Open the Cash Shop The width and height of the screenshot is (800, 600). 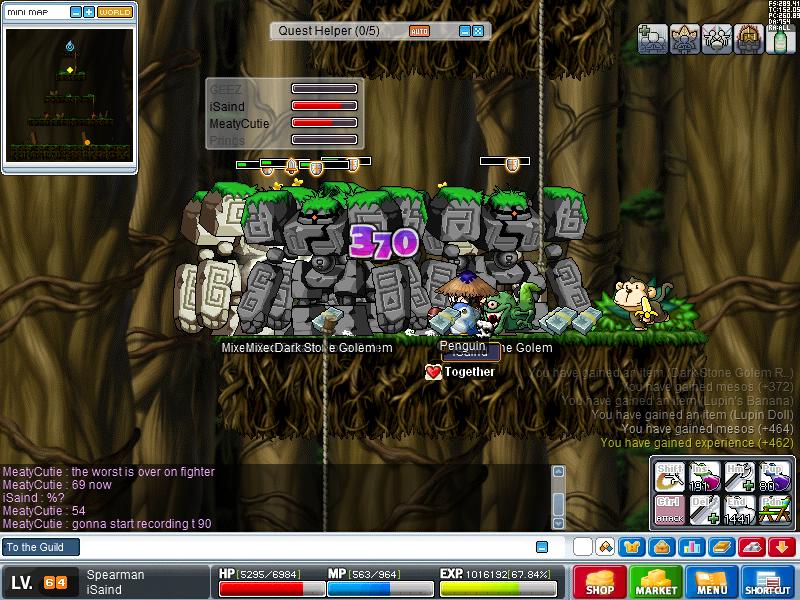(600, 582)
